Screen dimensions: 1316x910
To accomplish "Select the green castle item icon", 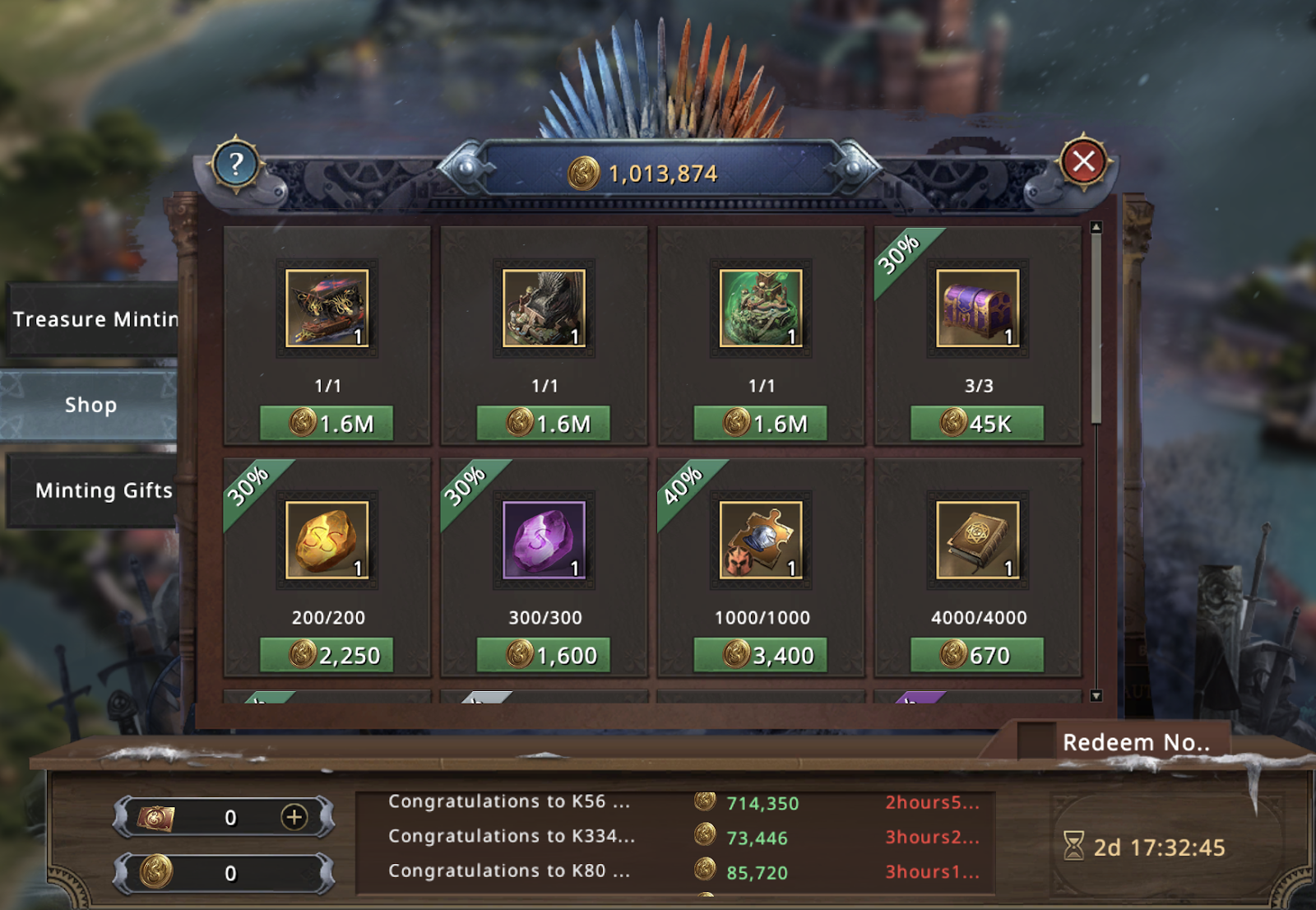I will (x=761, y=309).
